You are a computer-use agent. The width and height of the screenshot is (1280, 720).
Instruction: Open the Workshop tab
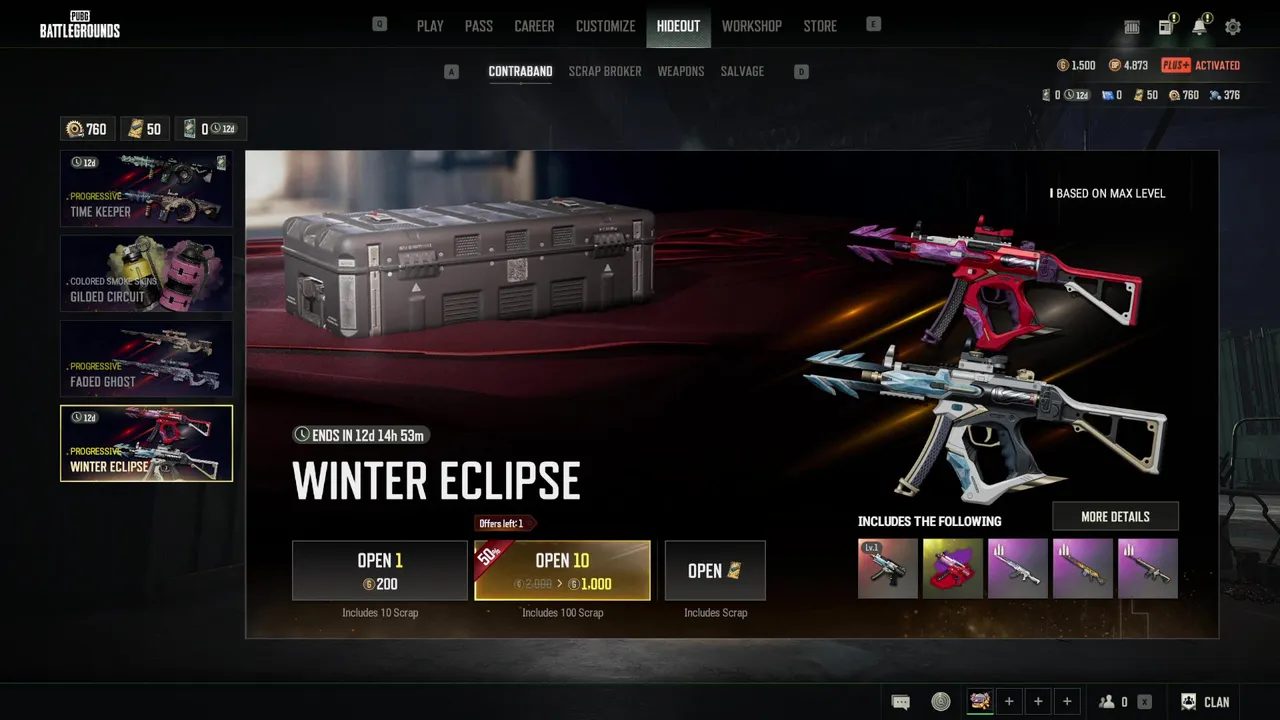click(751, 26)
